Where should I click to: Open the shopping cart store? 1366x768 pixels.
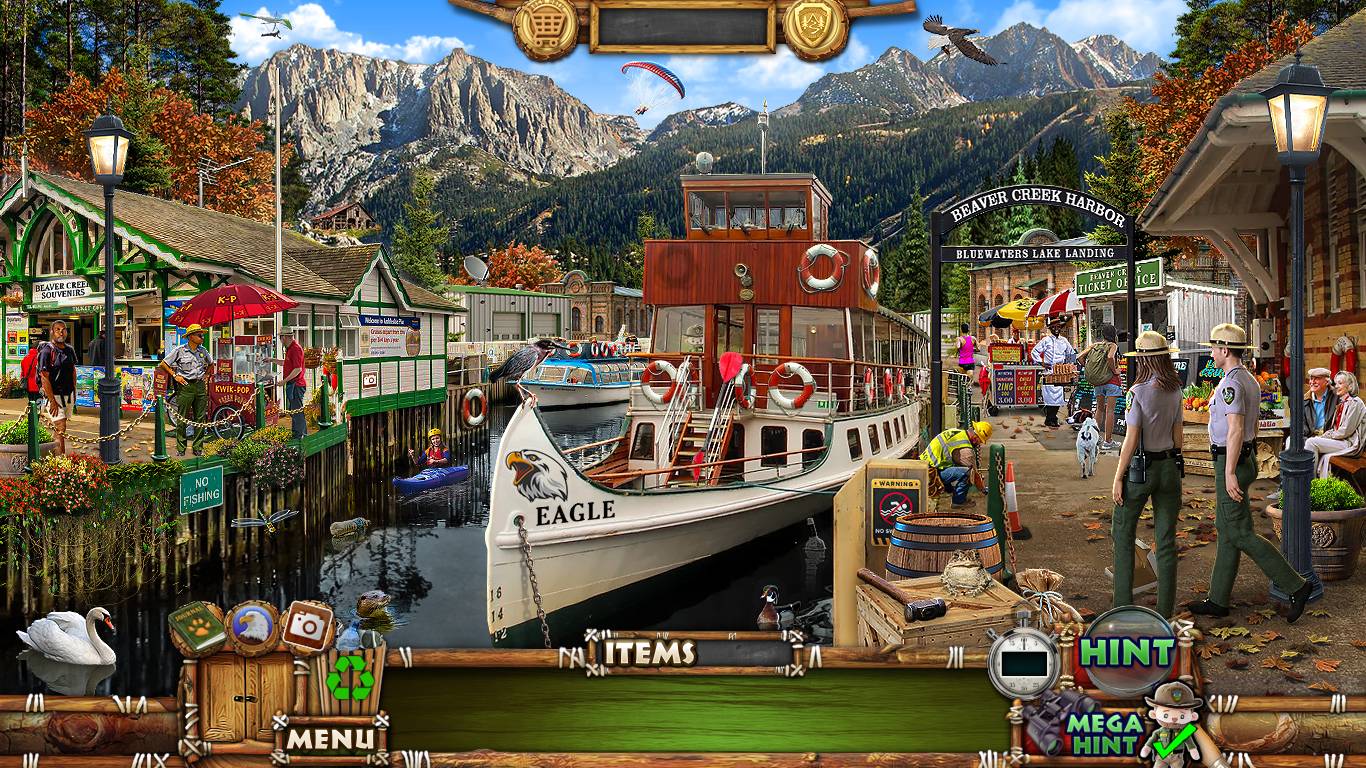(x=545, y=28)
